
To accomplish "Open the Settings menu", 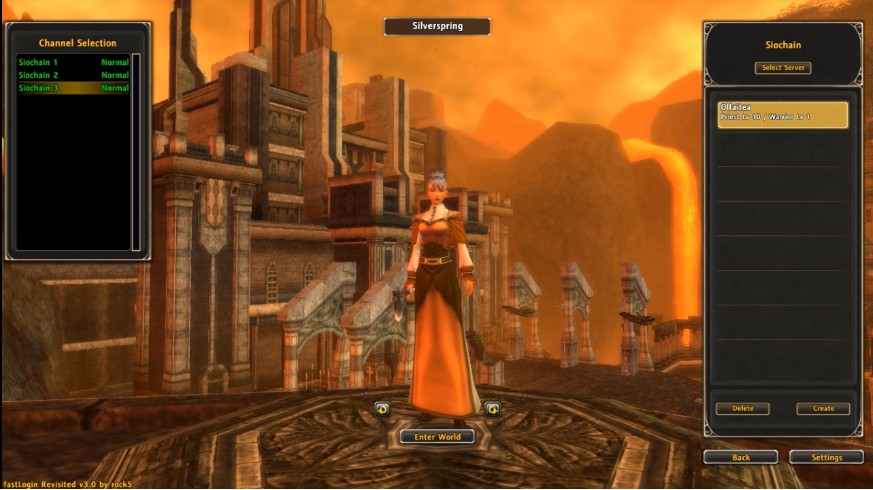I will [x=826, y=457].
